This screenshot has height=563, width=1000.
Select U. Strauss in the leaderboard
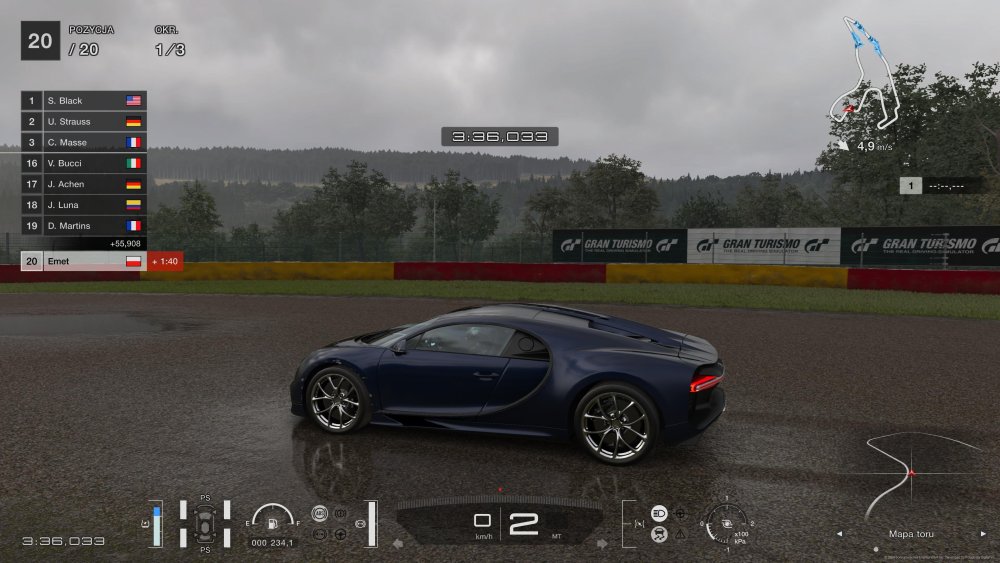(84, 122)
